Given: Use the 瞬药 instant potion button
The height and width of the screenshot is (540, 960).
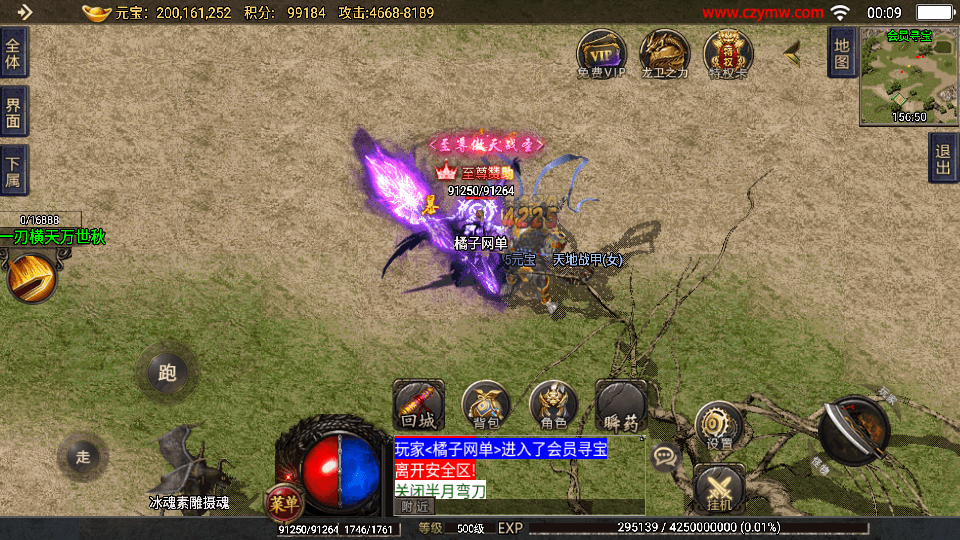Looking at the screenshot, I should 621,405.
